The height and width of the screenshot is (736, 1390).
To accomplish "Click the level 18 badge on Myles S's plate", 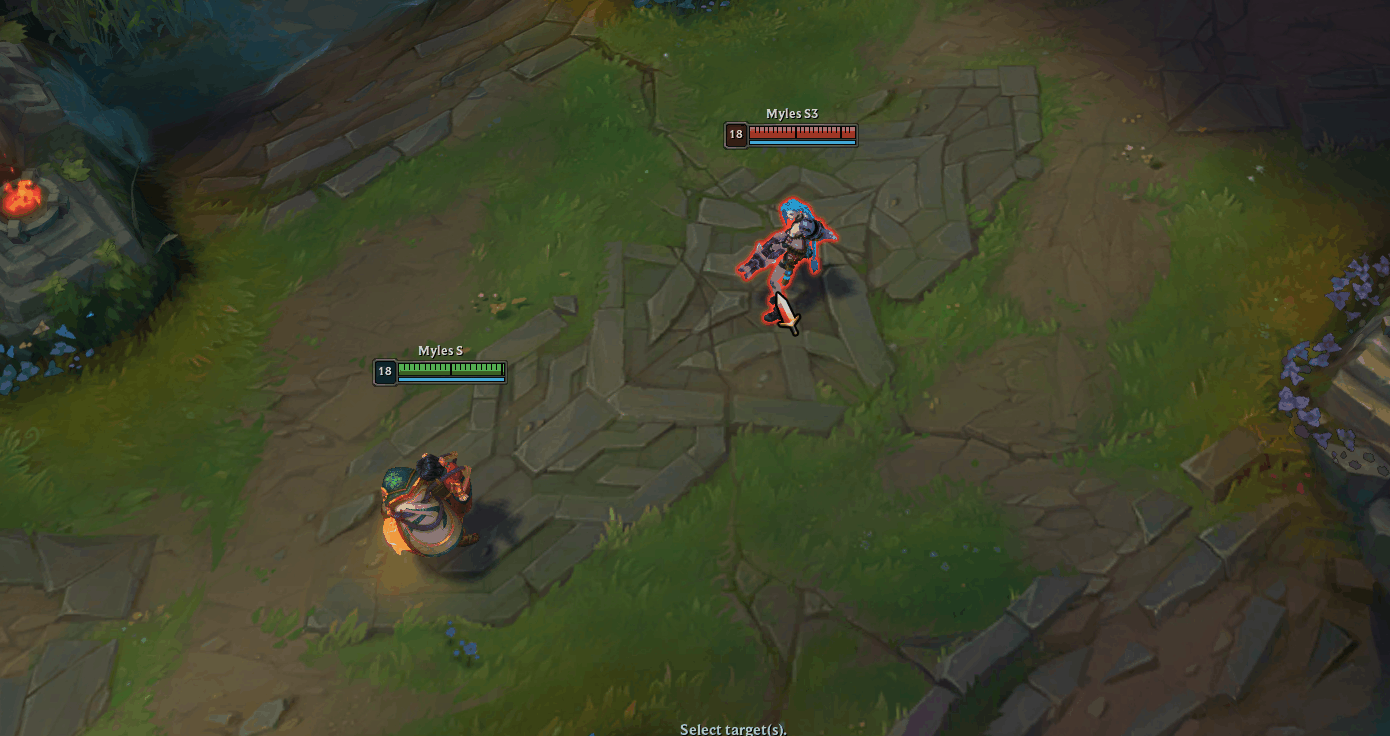I will pyautogui.click(x=383, y=371).
